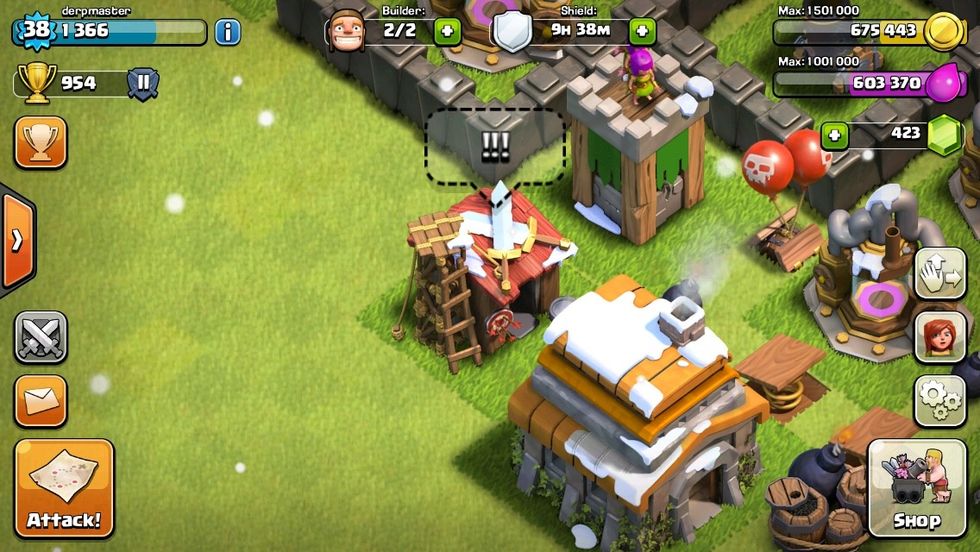This screenshot has height=552, width=980.
Task: Open the settings gears button
Action: [x=940, y=399]
